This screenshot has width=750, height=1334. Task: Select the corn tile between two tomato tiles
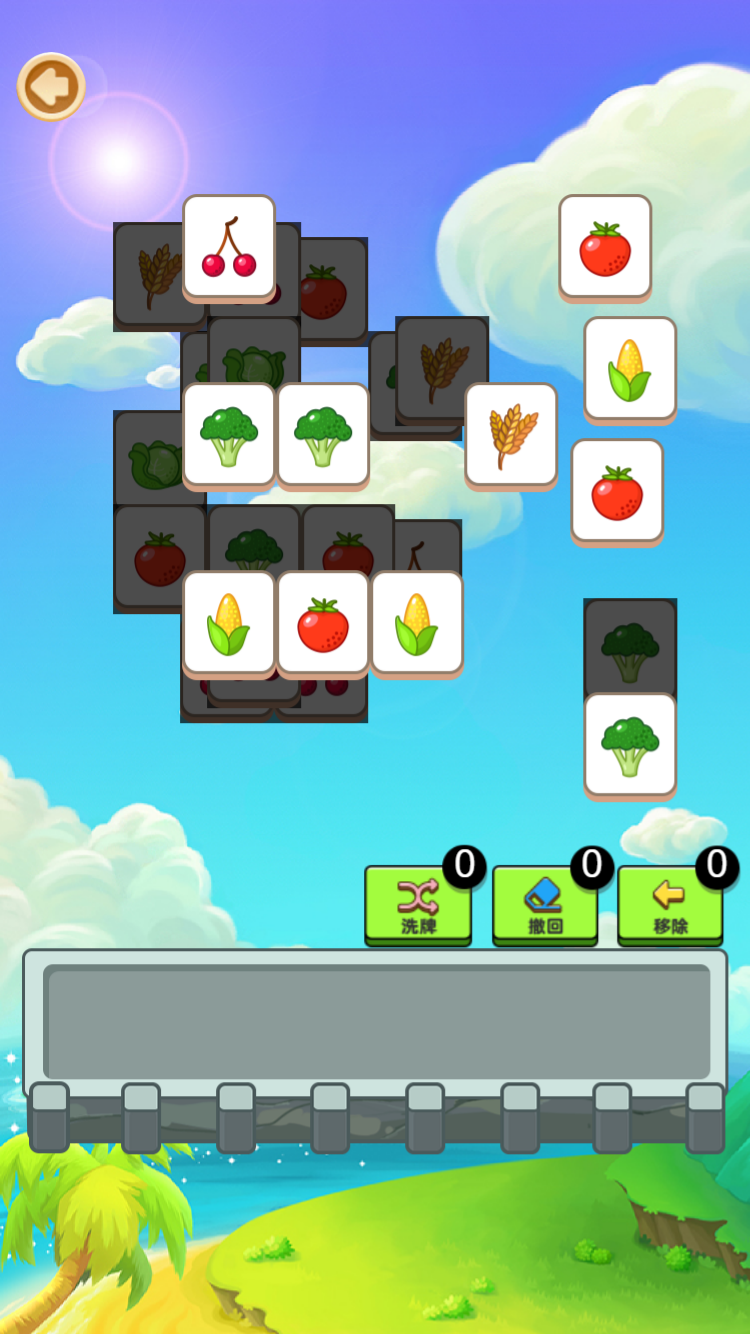[x=630, y=368]
